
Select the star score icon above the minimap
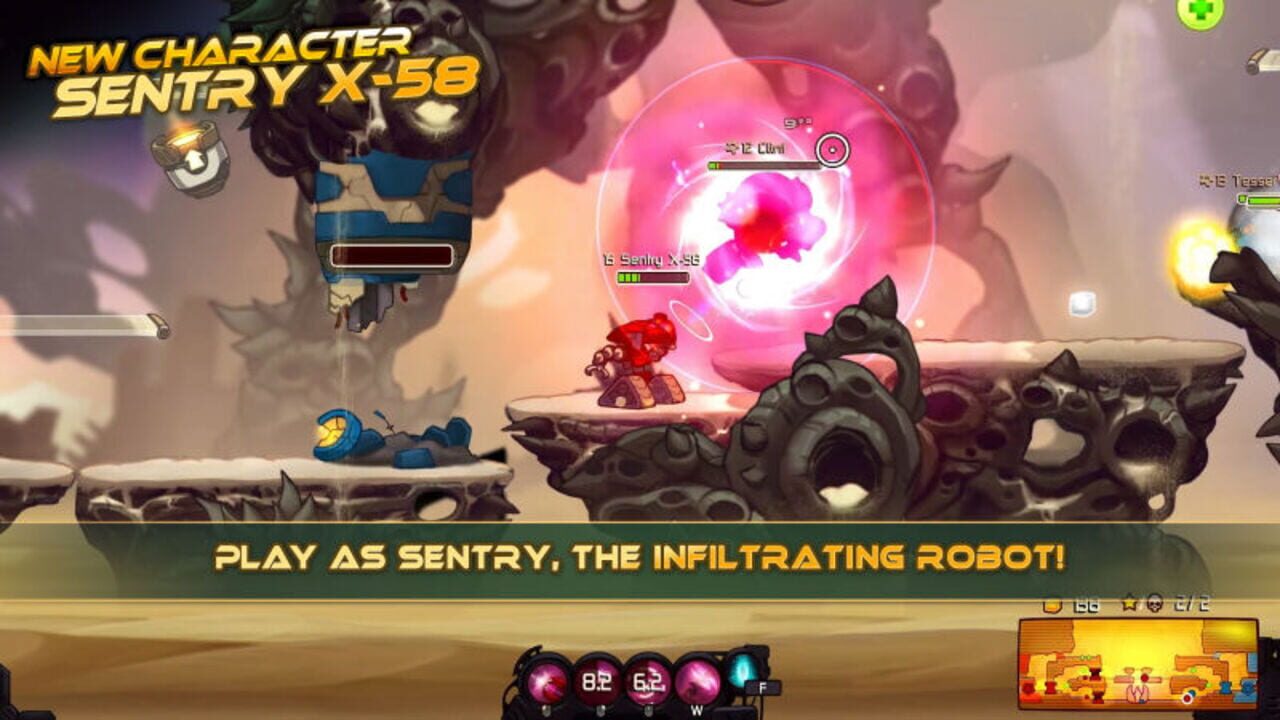click(x=1130, y=604)
